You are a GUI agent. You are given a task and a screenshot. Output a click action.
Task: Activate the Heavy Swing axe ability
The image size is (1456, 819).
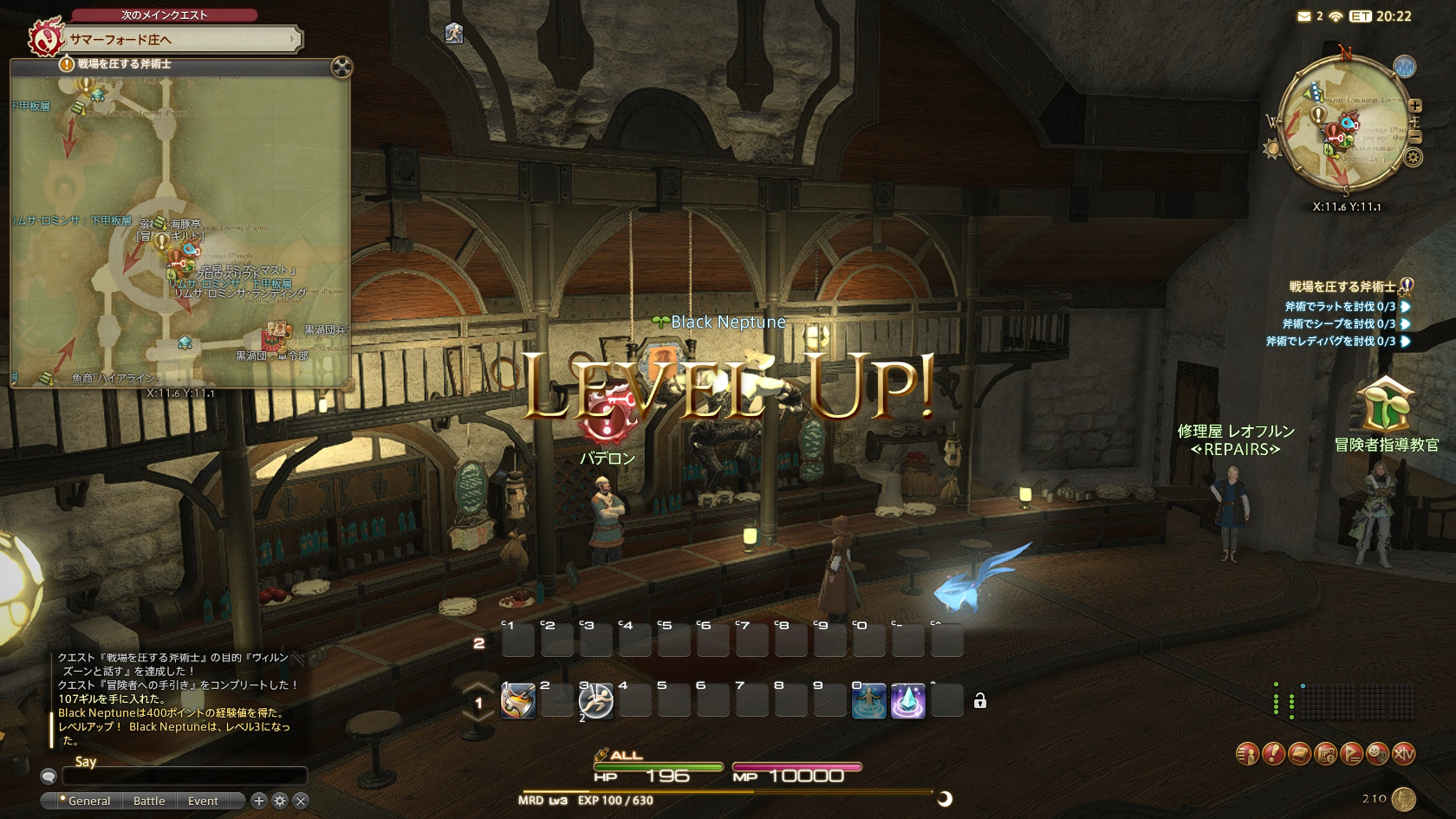[x=517, y=700]
